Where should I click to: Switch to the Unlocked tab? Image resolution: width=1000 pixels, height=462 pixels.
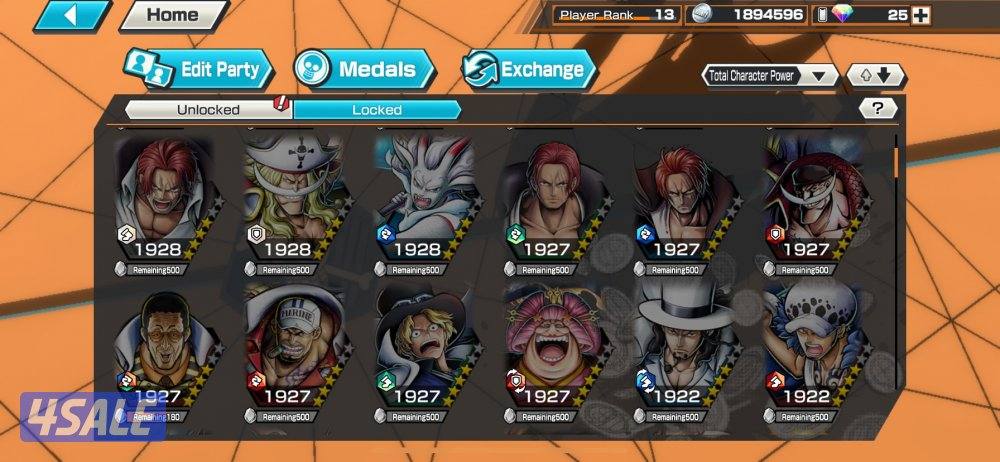pos(208,109)
